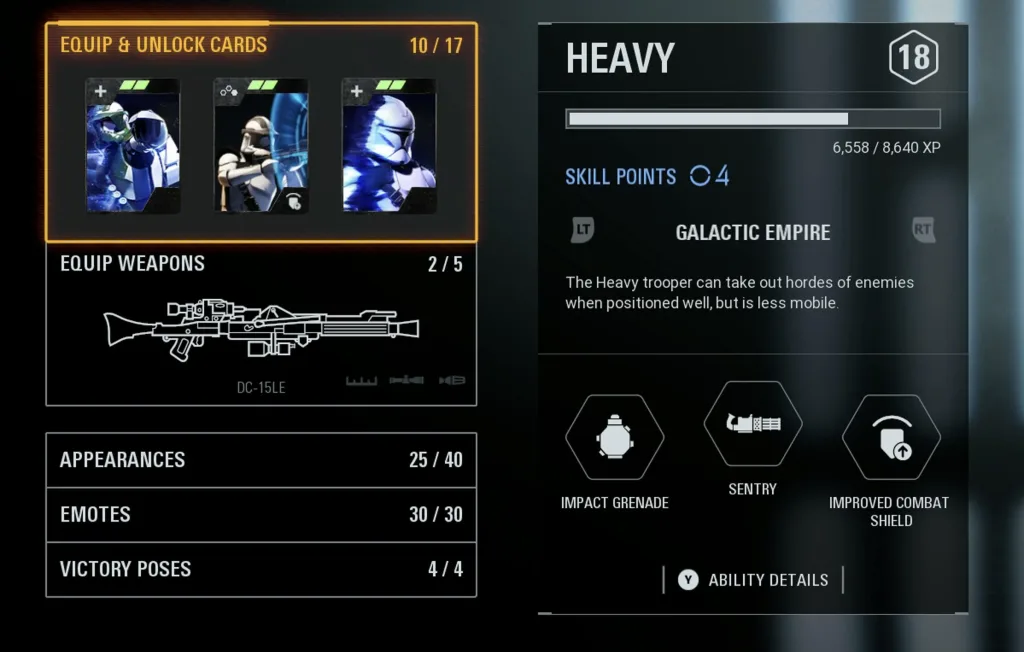Open the Equip Weapons section
This screenshot has height=652, width=1024.
coord(261,324)
